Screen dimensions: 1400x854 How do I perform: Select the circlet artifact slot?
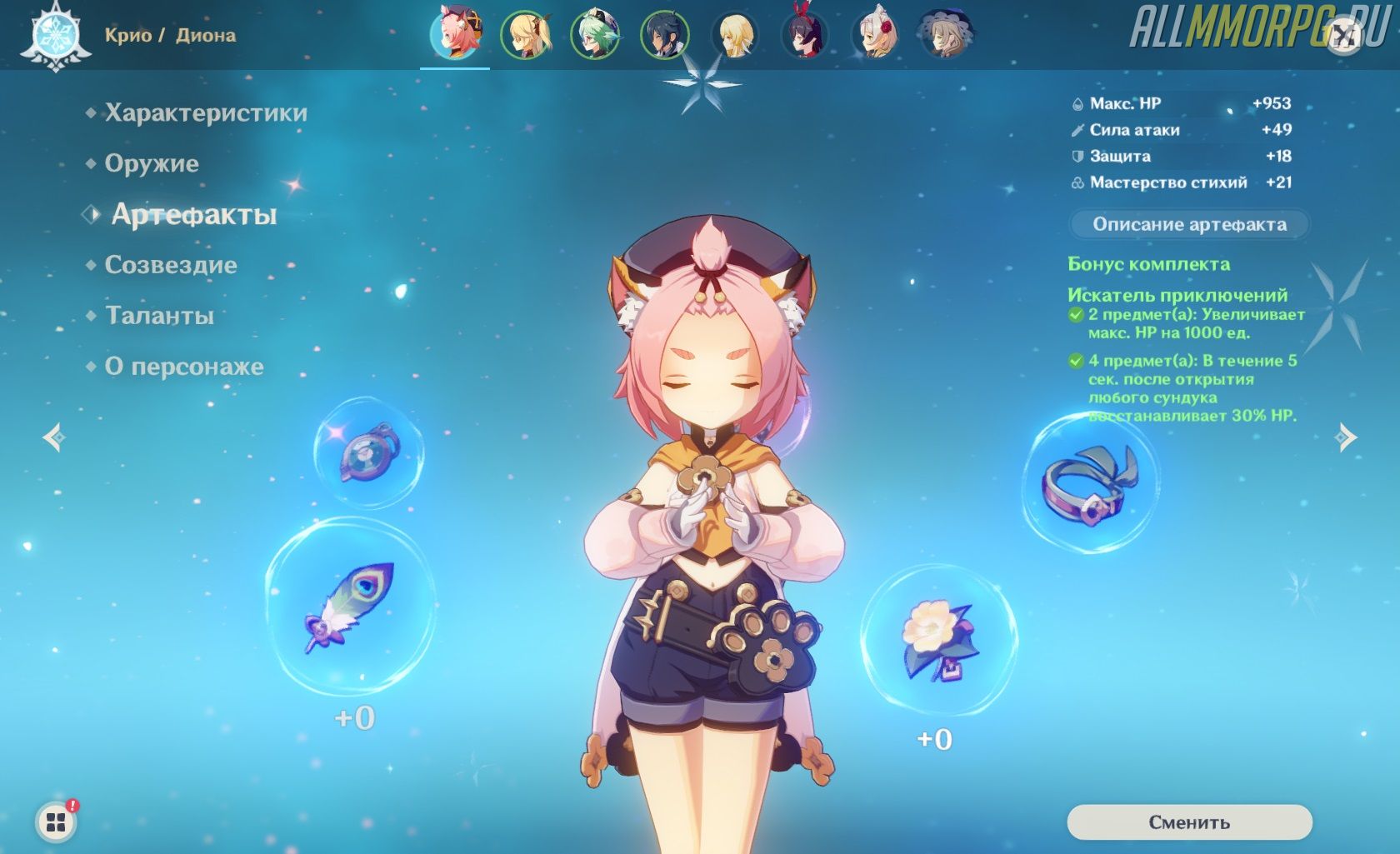click(x=1090, y=483)
